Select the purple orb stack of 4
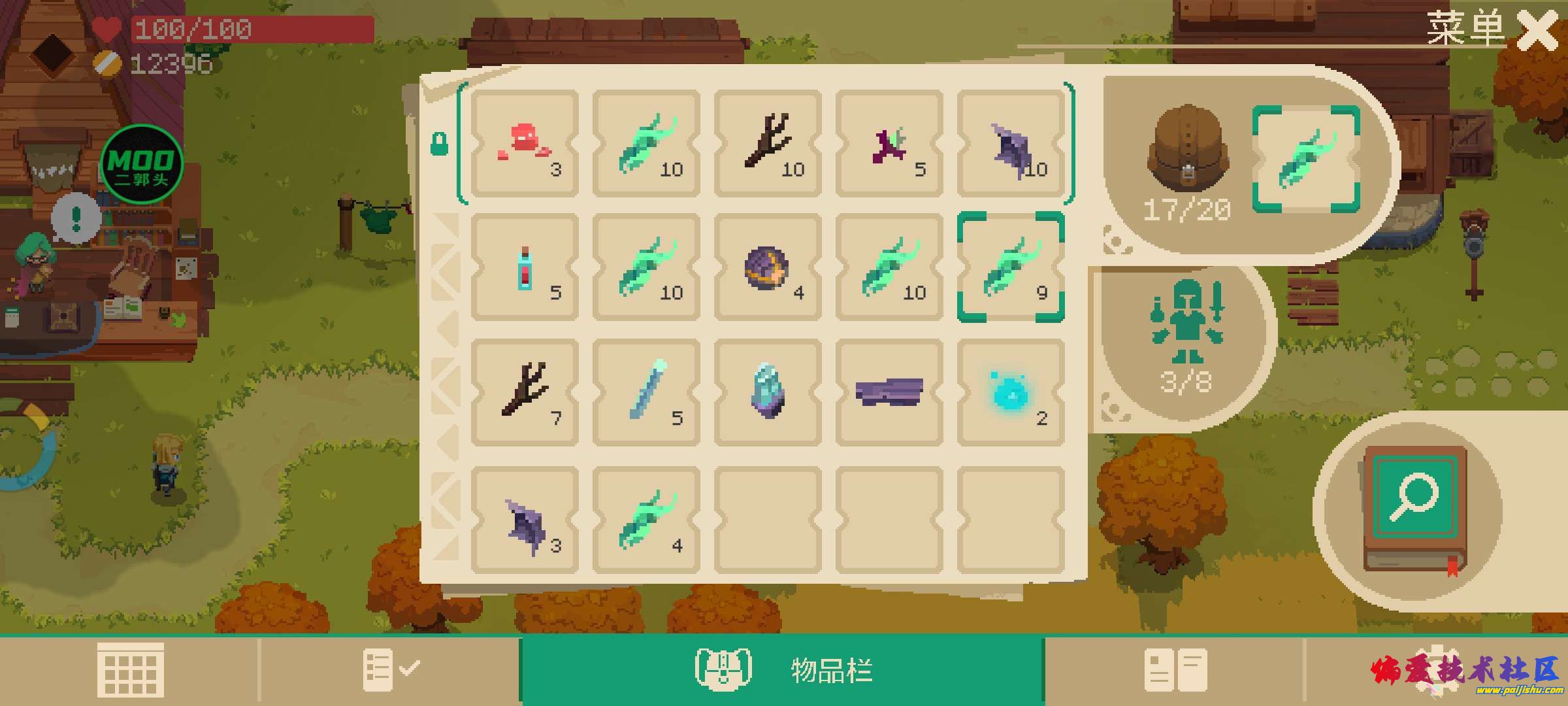 [768, 267]
